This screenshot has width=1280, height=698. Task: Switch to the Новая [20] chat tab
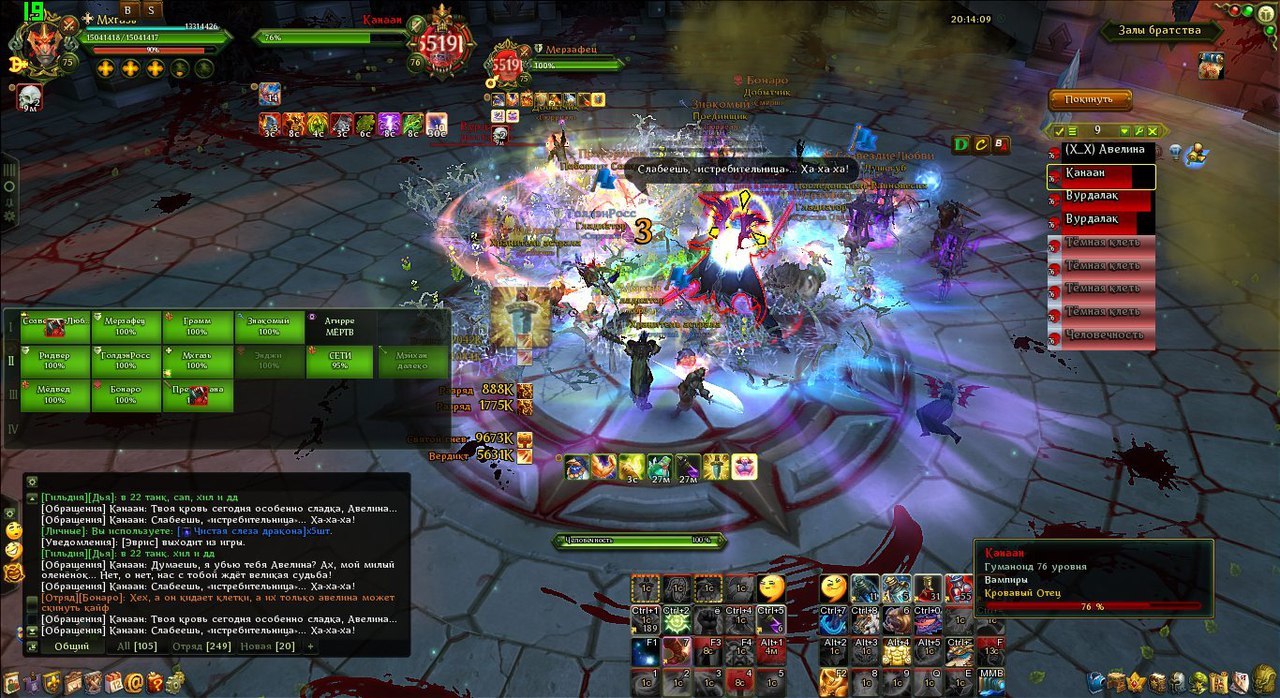pyautogui.click(x=267, y=646)
